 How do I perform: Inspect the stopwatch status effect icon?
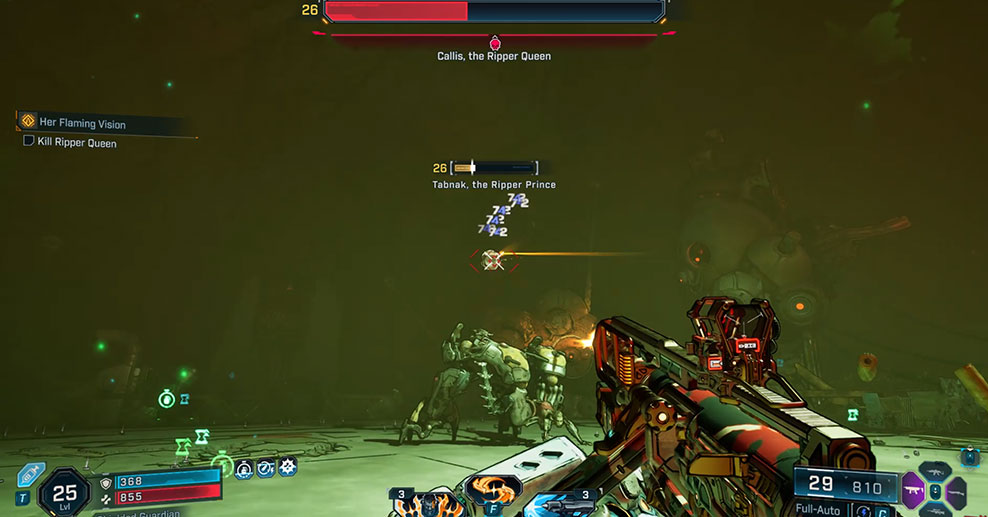pos(243,467)
